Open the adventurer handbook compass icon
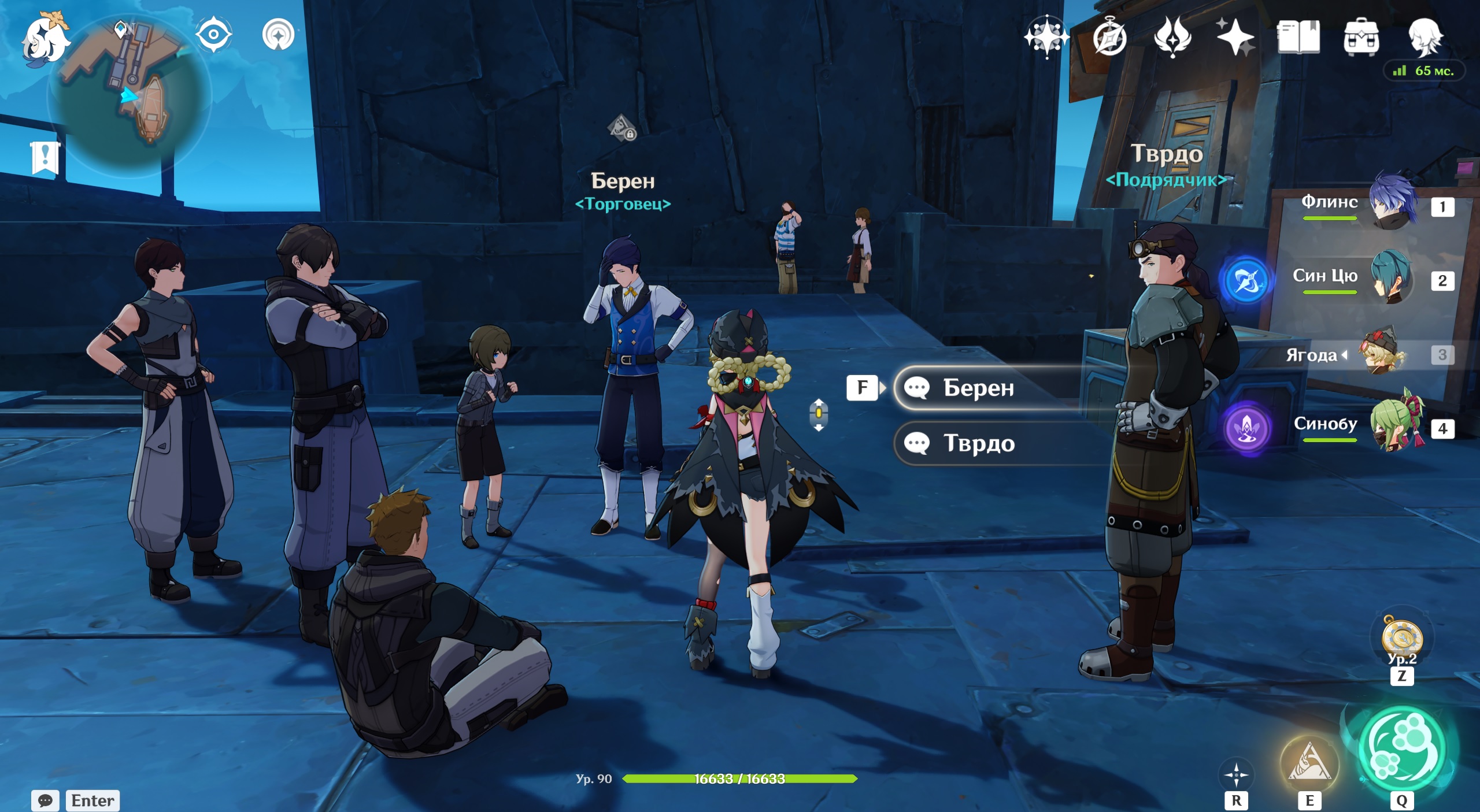Screen dimensions: 1480x812 tap(1109, 38)
